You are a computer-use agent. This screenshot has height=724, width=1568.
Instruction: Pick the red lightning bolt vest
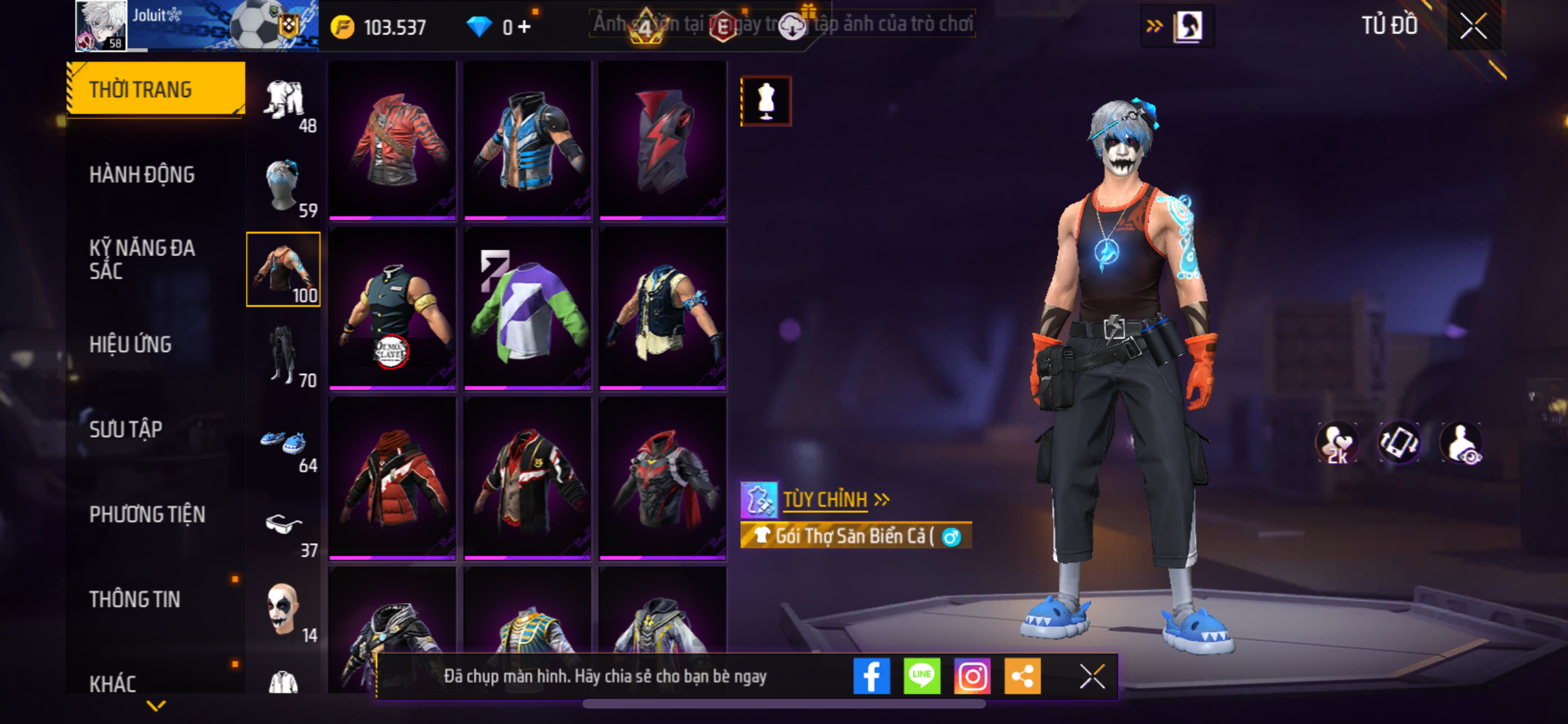[x=662, y=140]
